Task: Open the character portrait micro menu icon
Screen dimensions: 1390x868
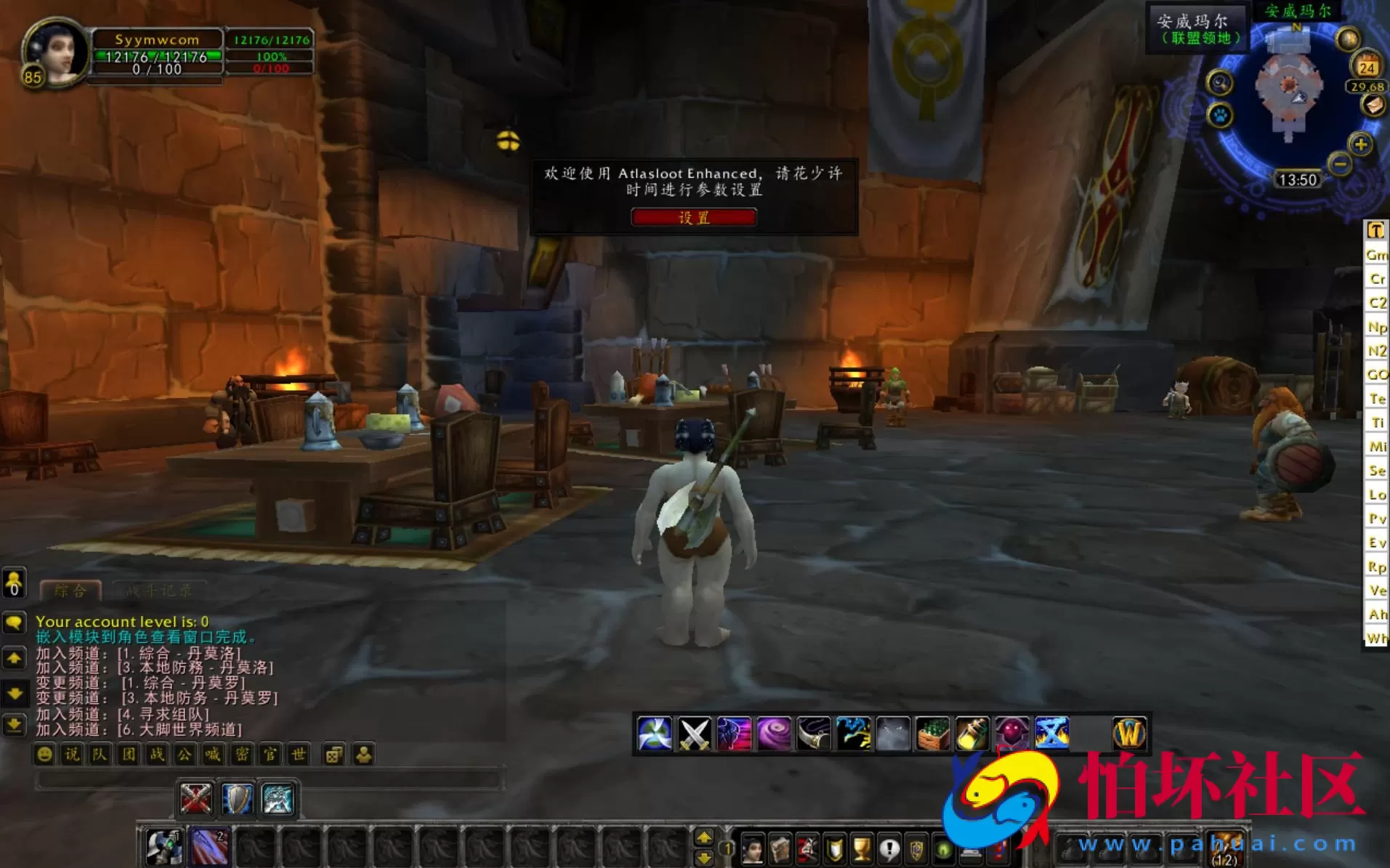Action: [751, 848]
